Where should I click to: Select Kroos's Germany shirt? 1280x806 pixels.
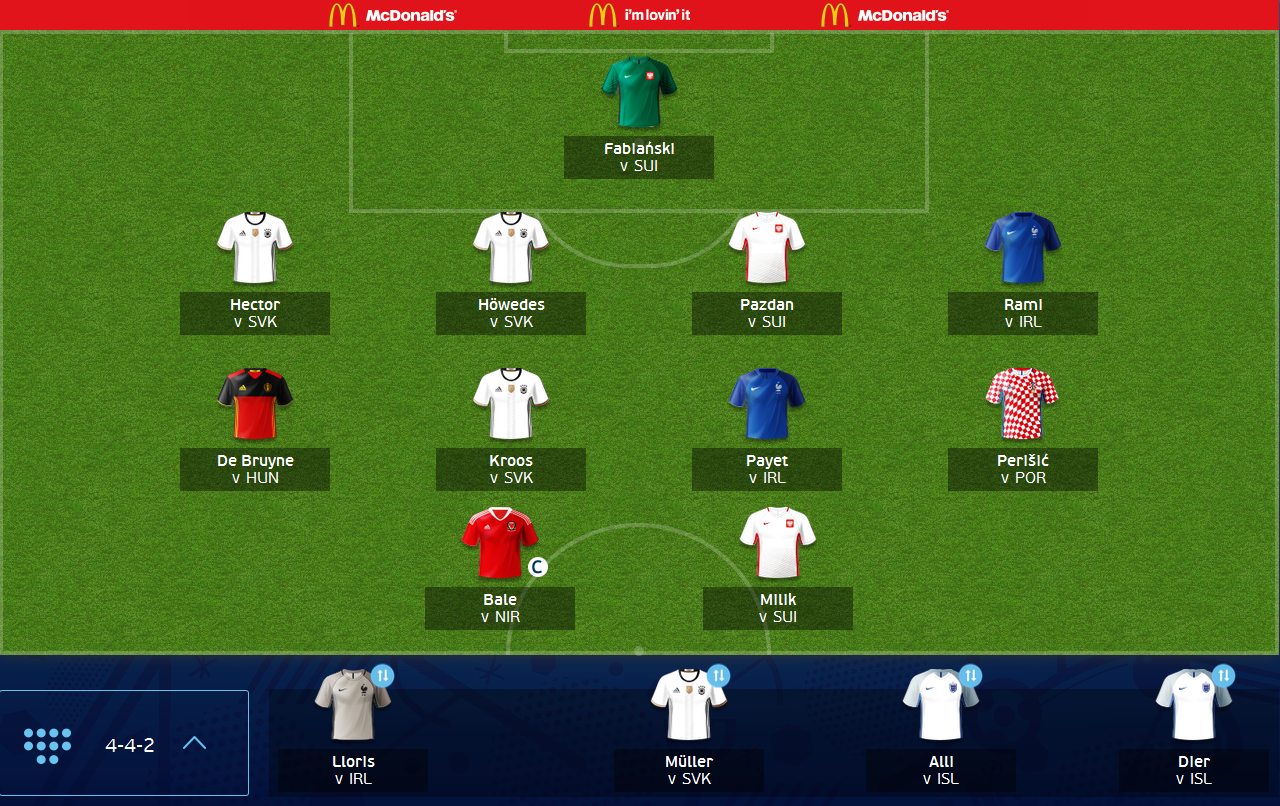click(x=510, y=403)
